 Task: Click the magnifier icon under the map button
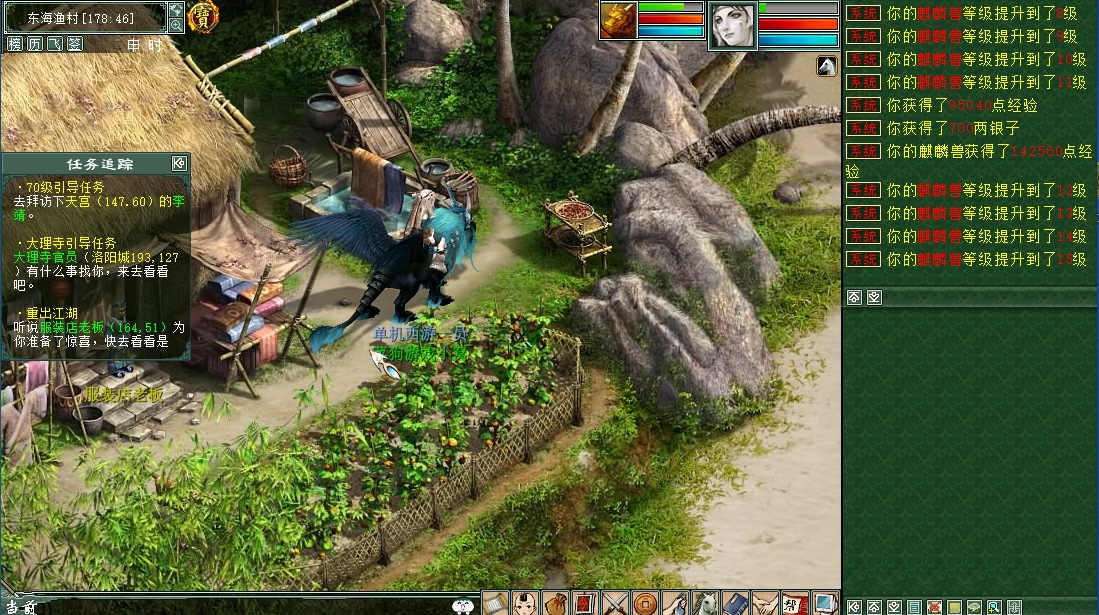coord(176,25)
